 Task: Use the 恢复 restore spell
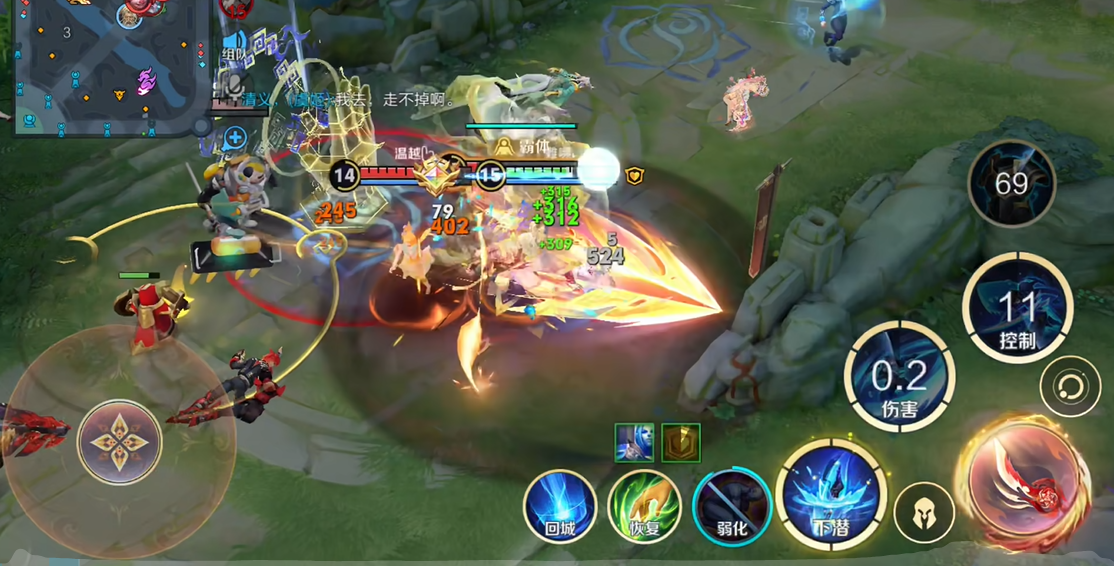[645, 506]
